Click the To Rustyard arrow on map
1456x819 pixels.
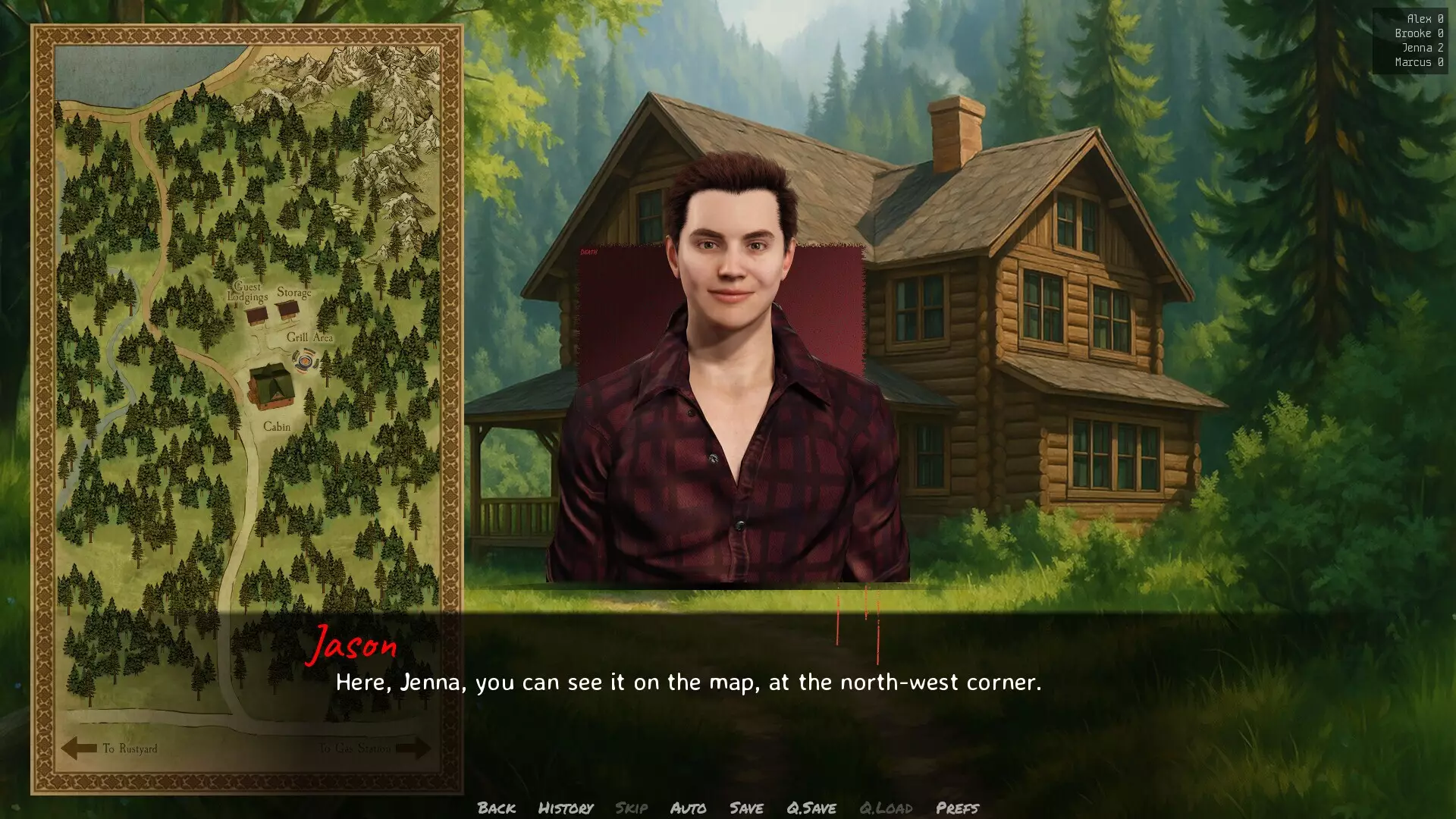click(x=80, y=748)
